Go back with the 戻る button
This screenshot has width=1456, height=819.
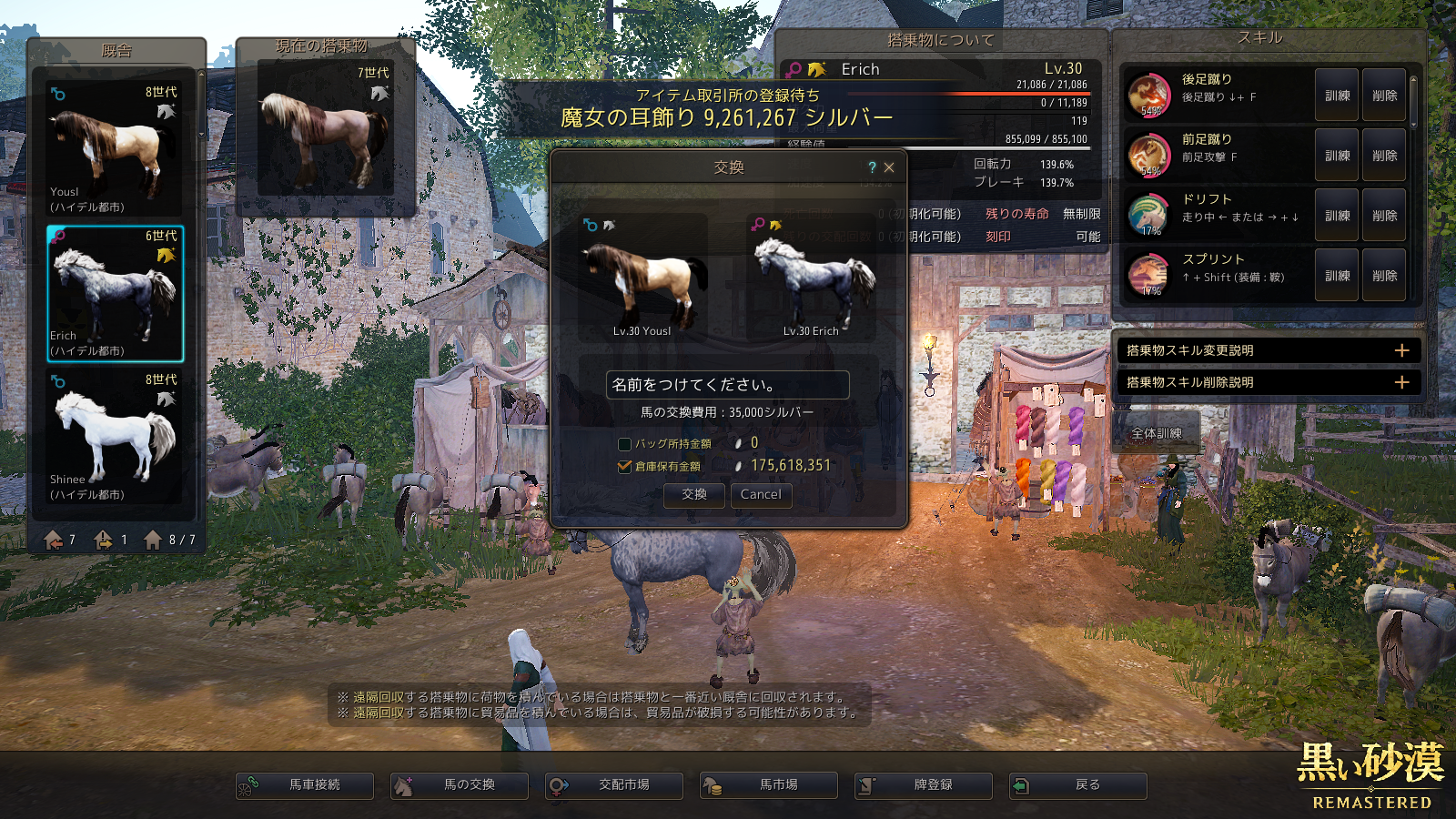coord(1078,785)
